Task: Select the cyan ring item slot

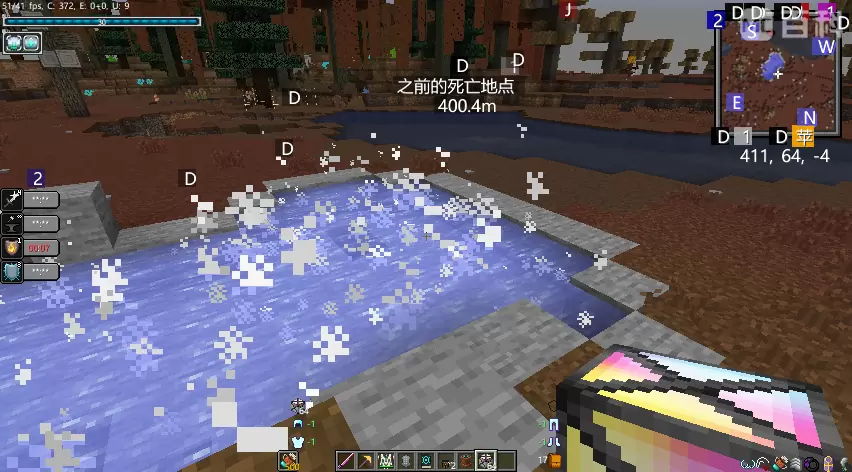Action: [x=426, y=461]
